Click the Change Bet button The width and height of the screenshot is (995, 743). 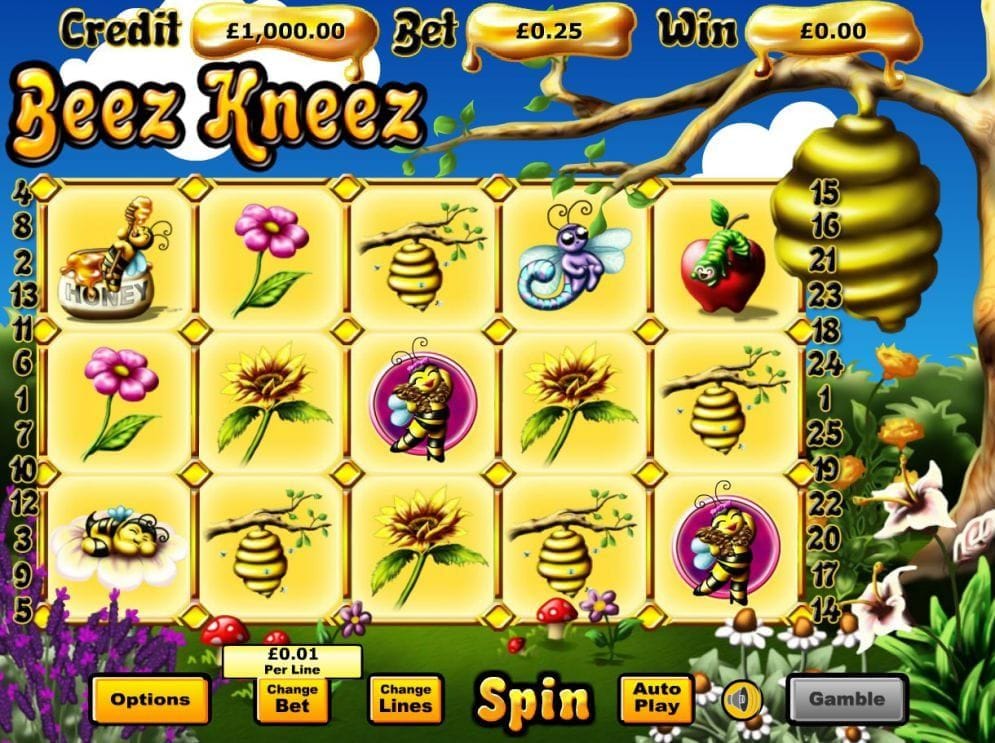point(292,698)
